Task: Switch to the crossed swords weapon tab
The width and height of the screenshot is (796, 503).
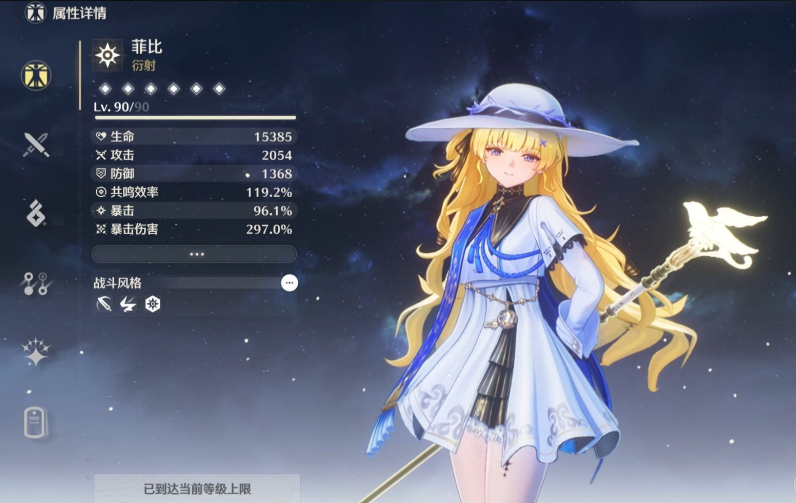Action: tap(37, 145)
